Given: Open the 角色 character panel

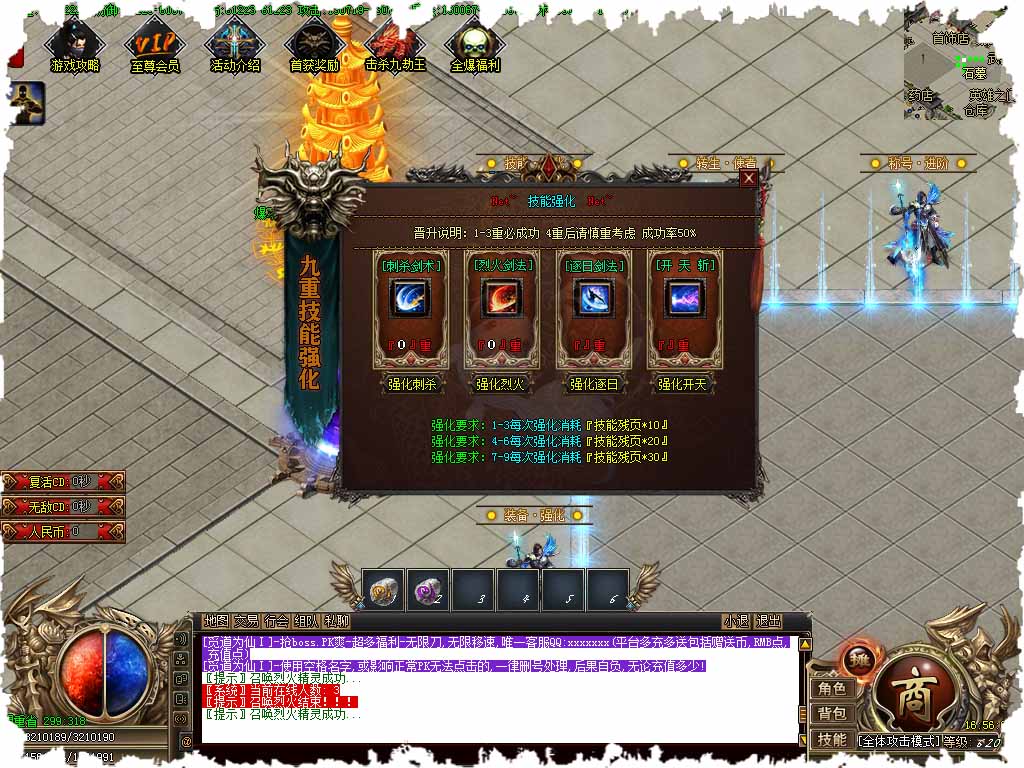Looking at the screenshot, I should (832, 689).
